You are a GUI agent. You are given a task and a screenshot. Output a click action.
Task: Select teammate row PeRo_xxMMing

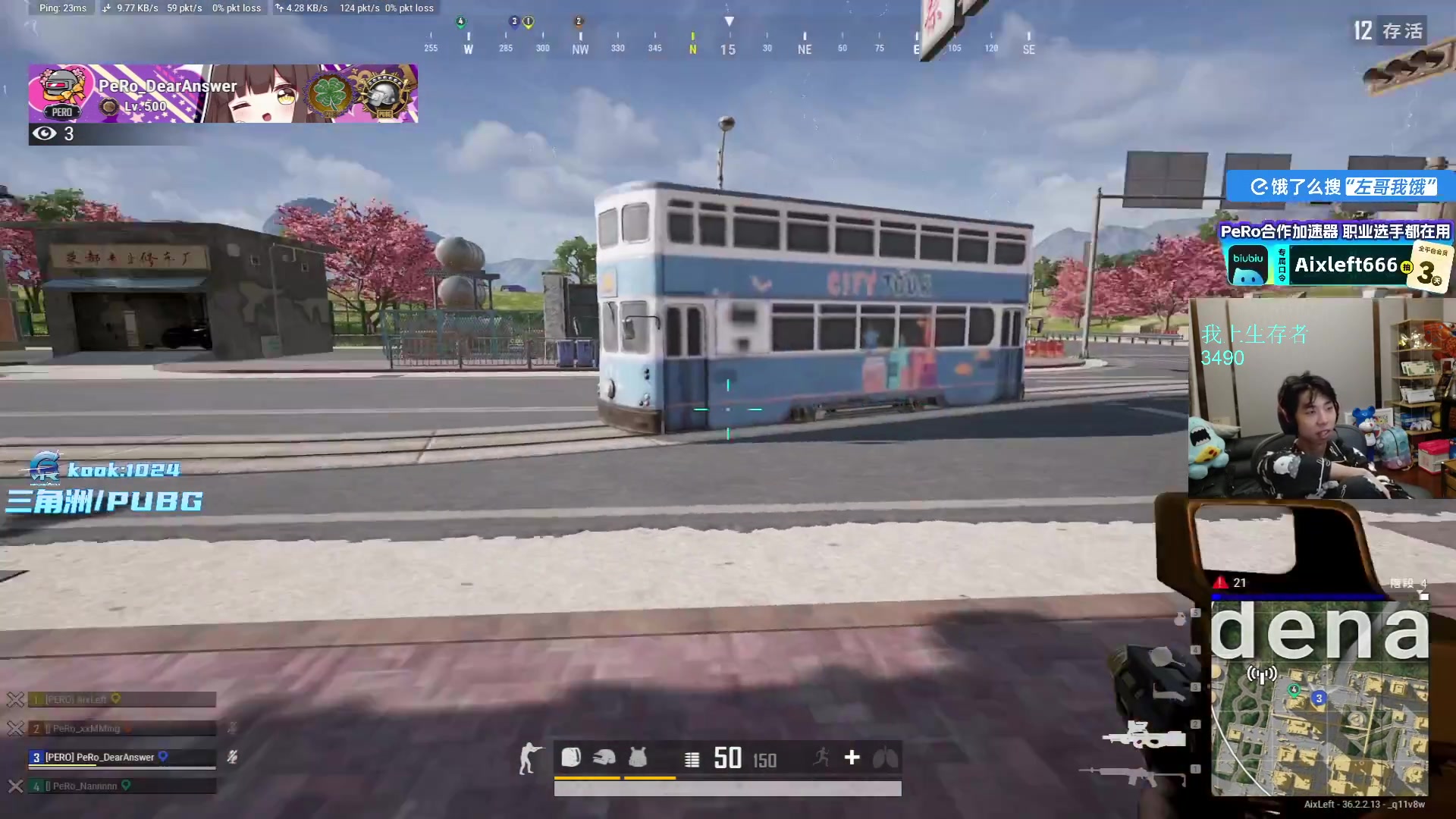click(121, 728)
